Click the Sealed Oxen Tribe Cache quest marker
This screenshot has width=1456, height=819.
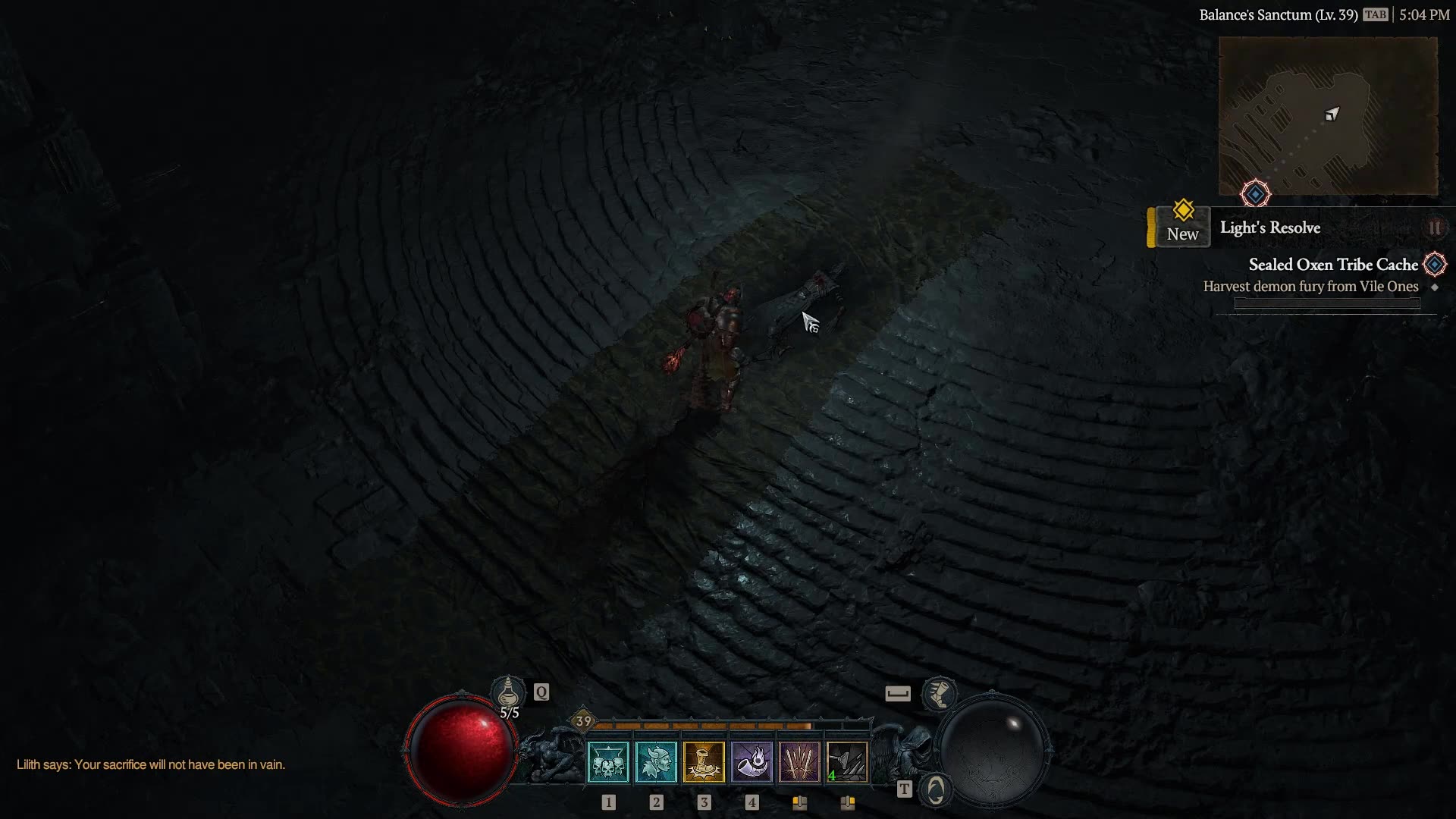[1434, 263]
